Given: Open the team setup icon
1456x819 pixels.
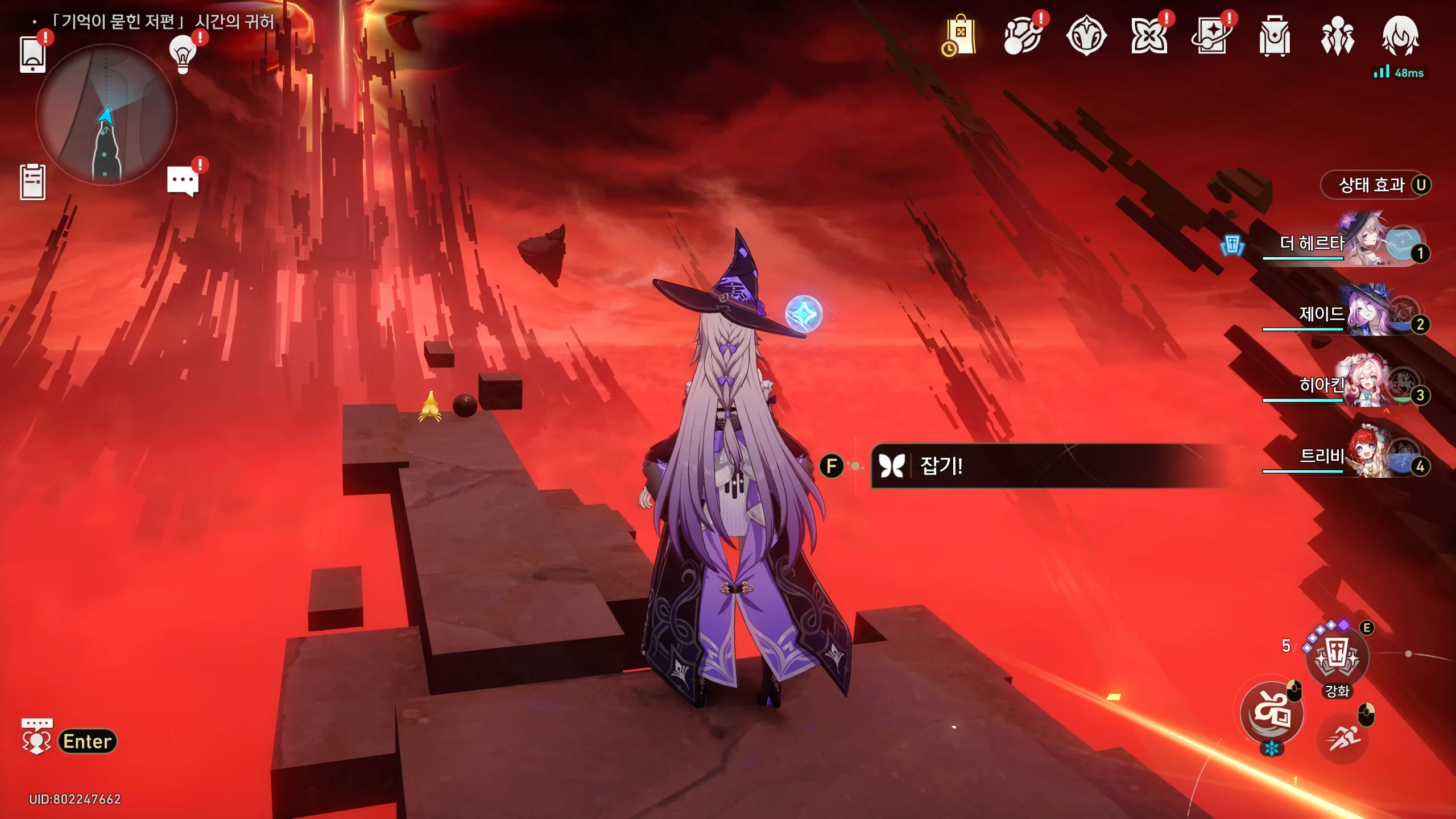Looking at the screenshot, I should (1337, 36).
